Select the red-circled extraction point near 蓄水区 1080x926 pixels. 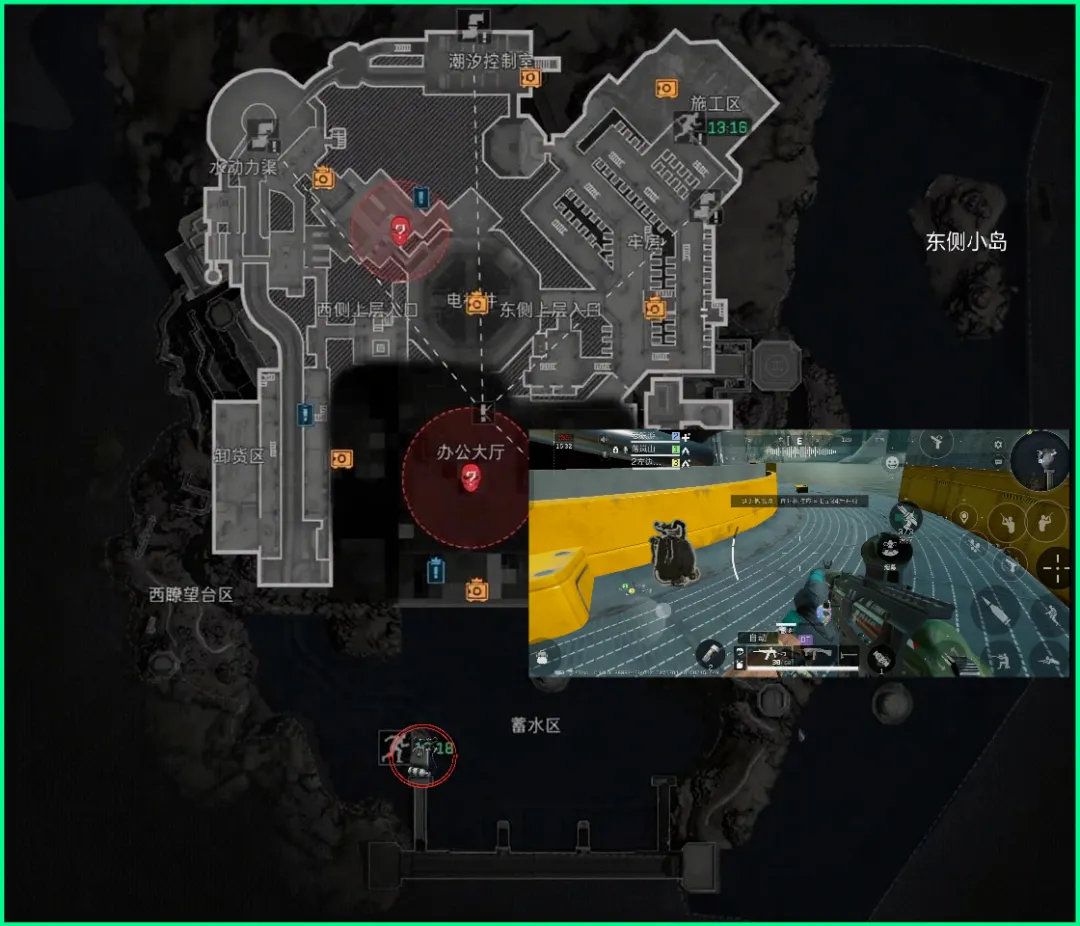pyautogui.click(x=422, y=756)
